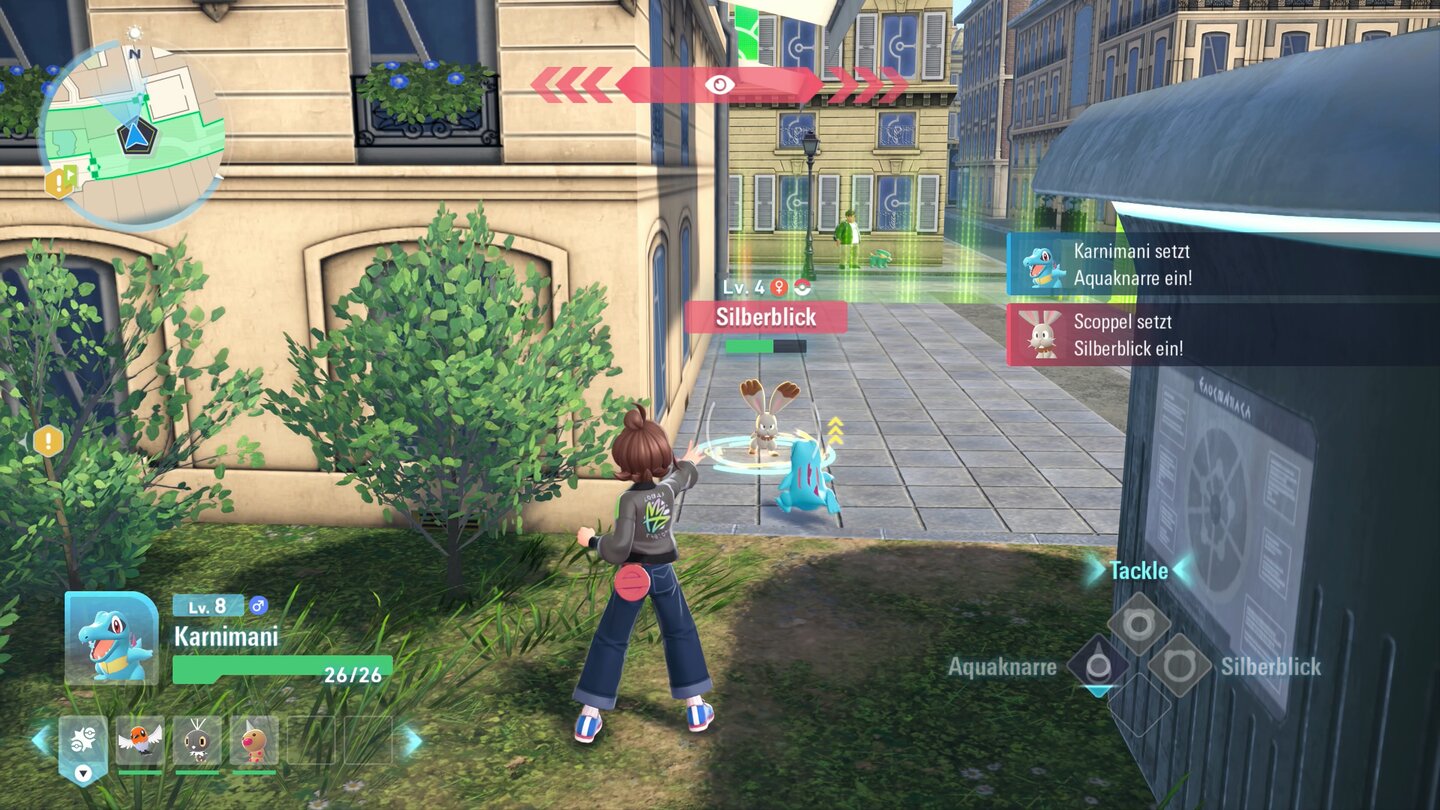The width and height of the screenshot is (1440, 810).
Task: Open the down-arrow menu in the party panel
Action: [x=82, y=774]
